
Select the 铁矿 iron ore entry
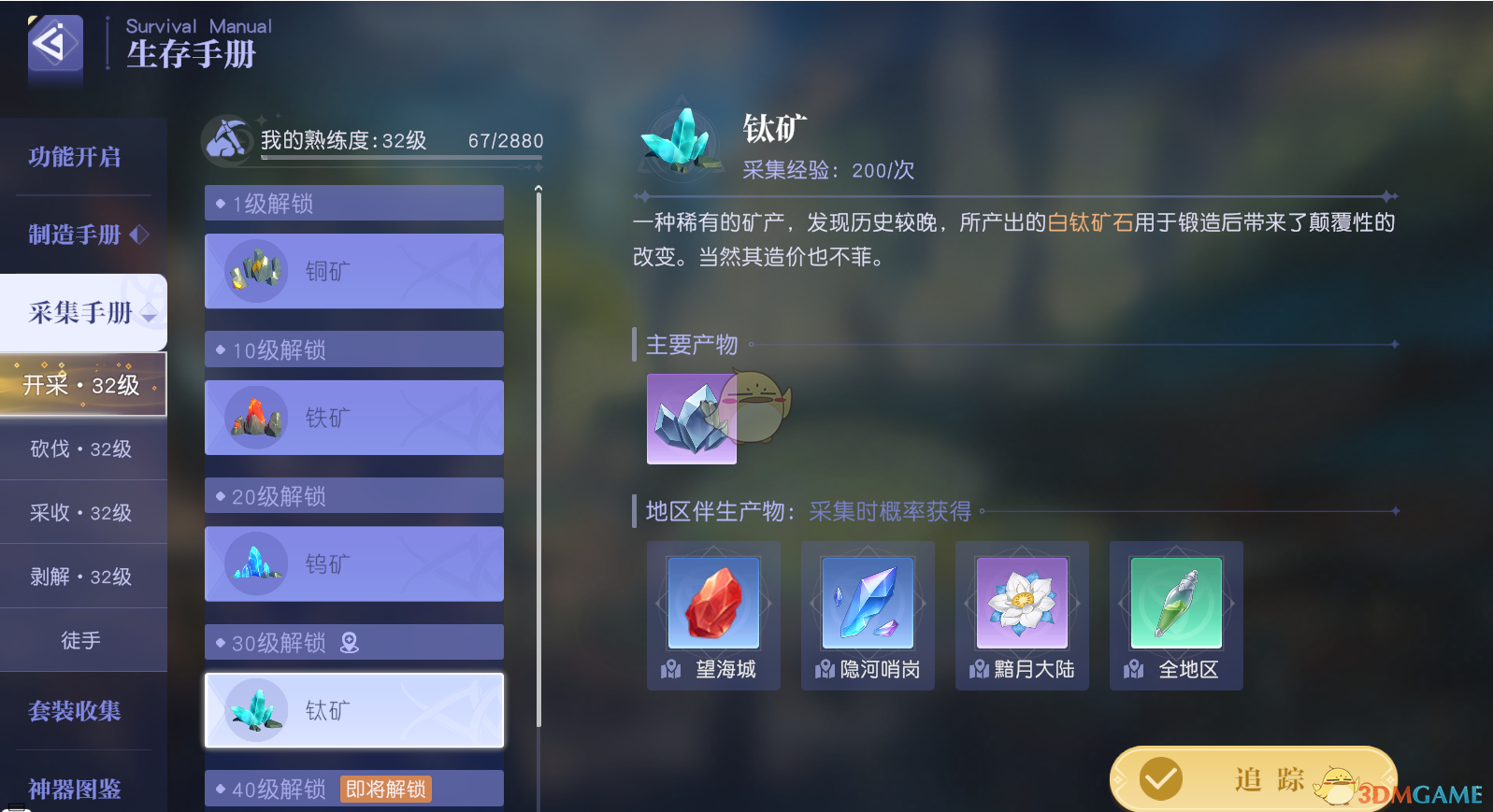coord(353,418)
